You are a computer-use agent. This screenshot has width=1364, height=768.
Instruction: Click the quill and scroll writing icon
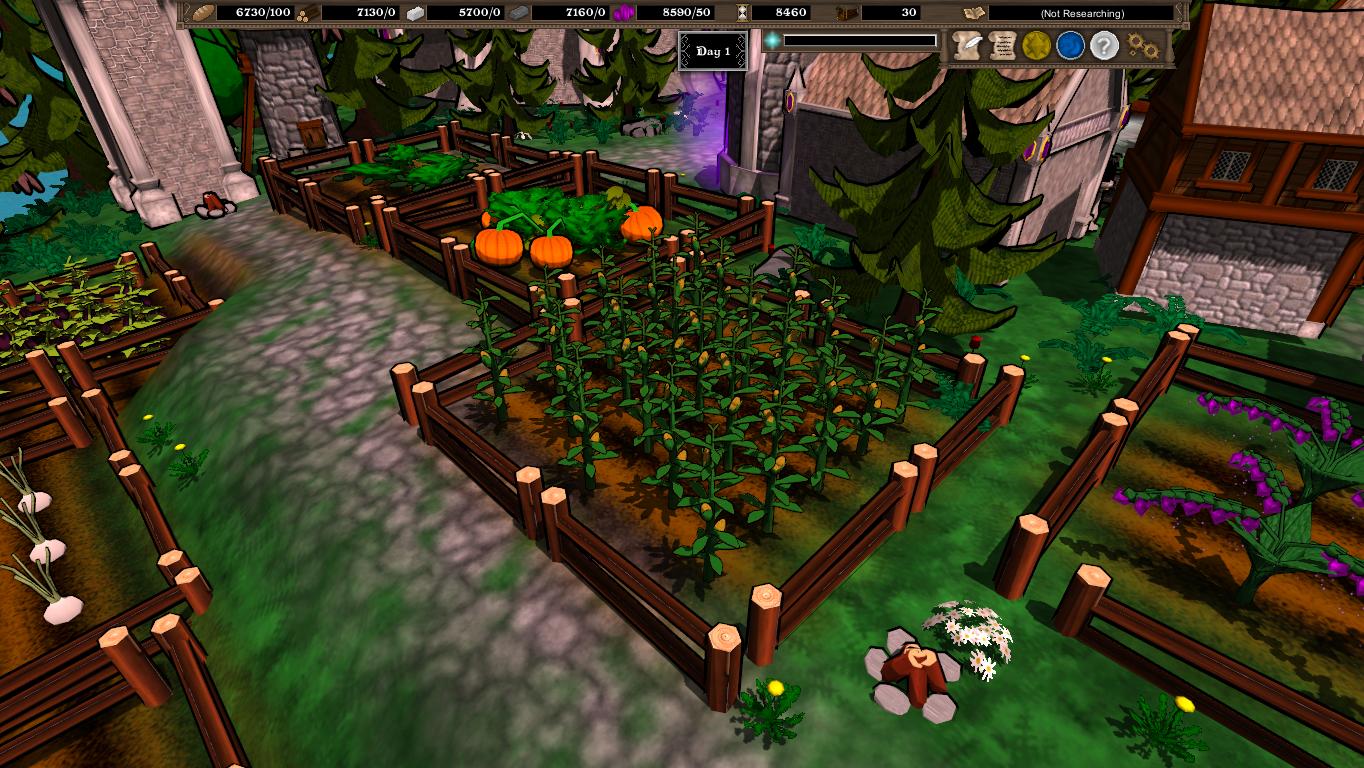point(967,44)
